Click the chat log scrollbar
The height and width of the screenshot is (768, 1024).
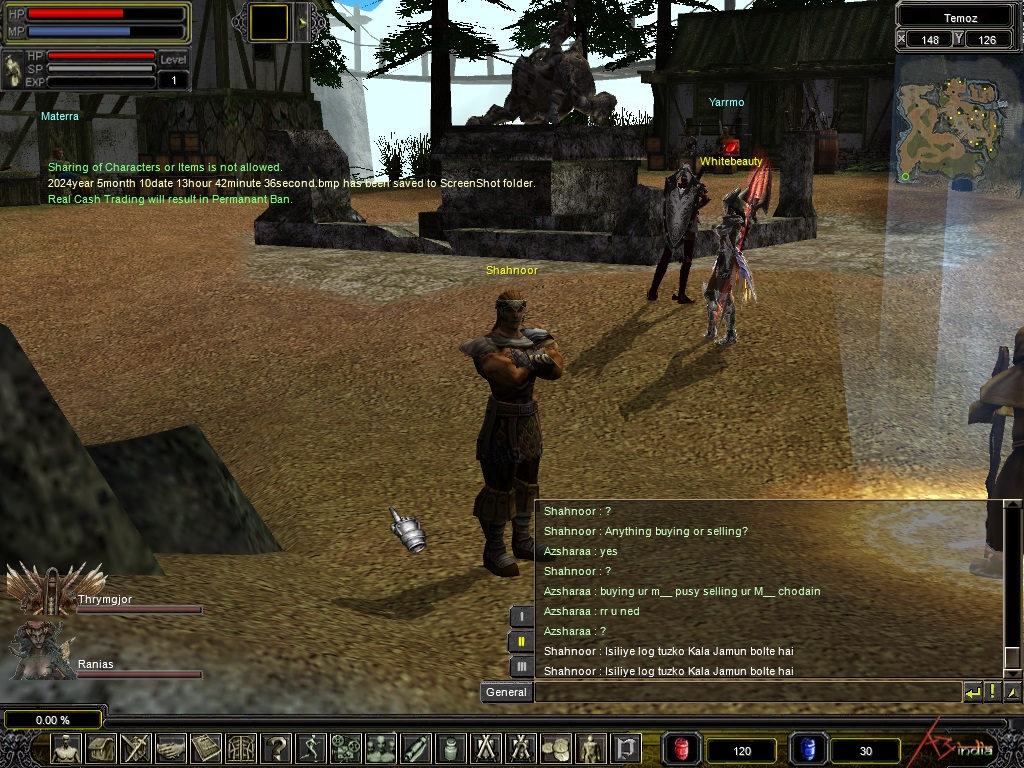[x=1012, y=590]
